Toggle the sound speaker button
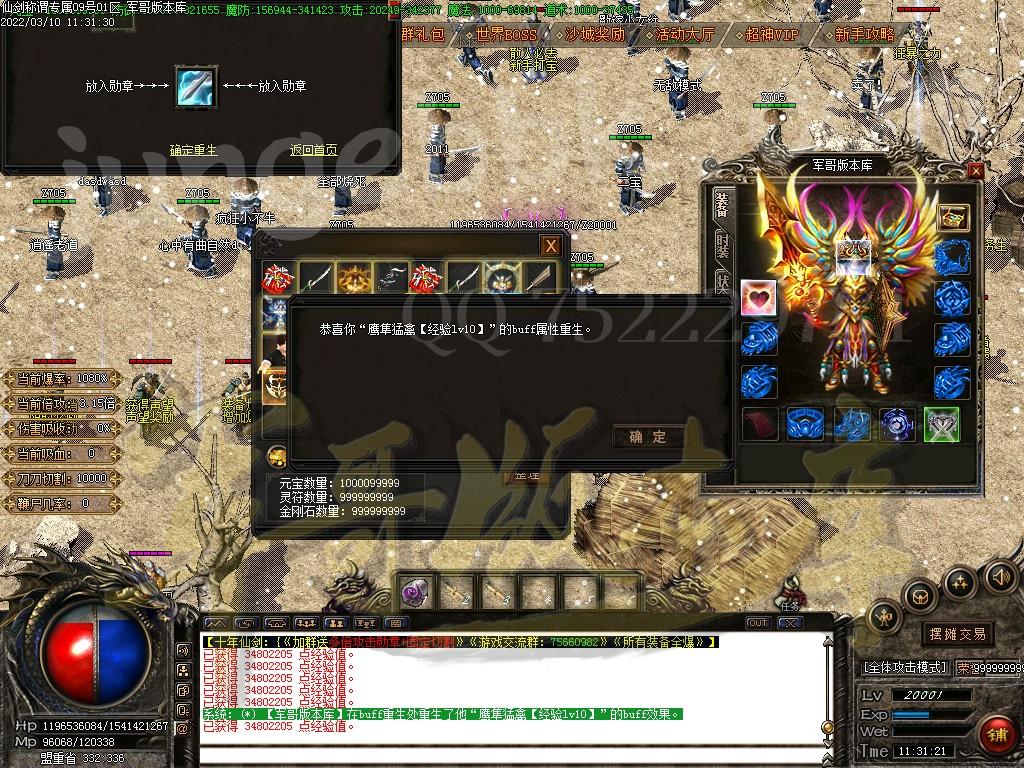Image resolution: width=1024 pixels, height=768 pixels. 999,576
